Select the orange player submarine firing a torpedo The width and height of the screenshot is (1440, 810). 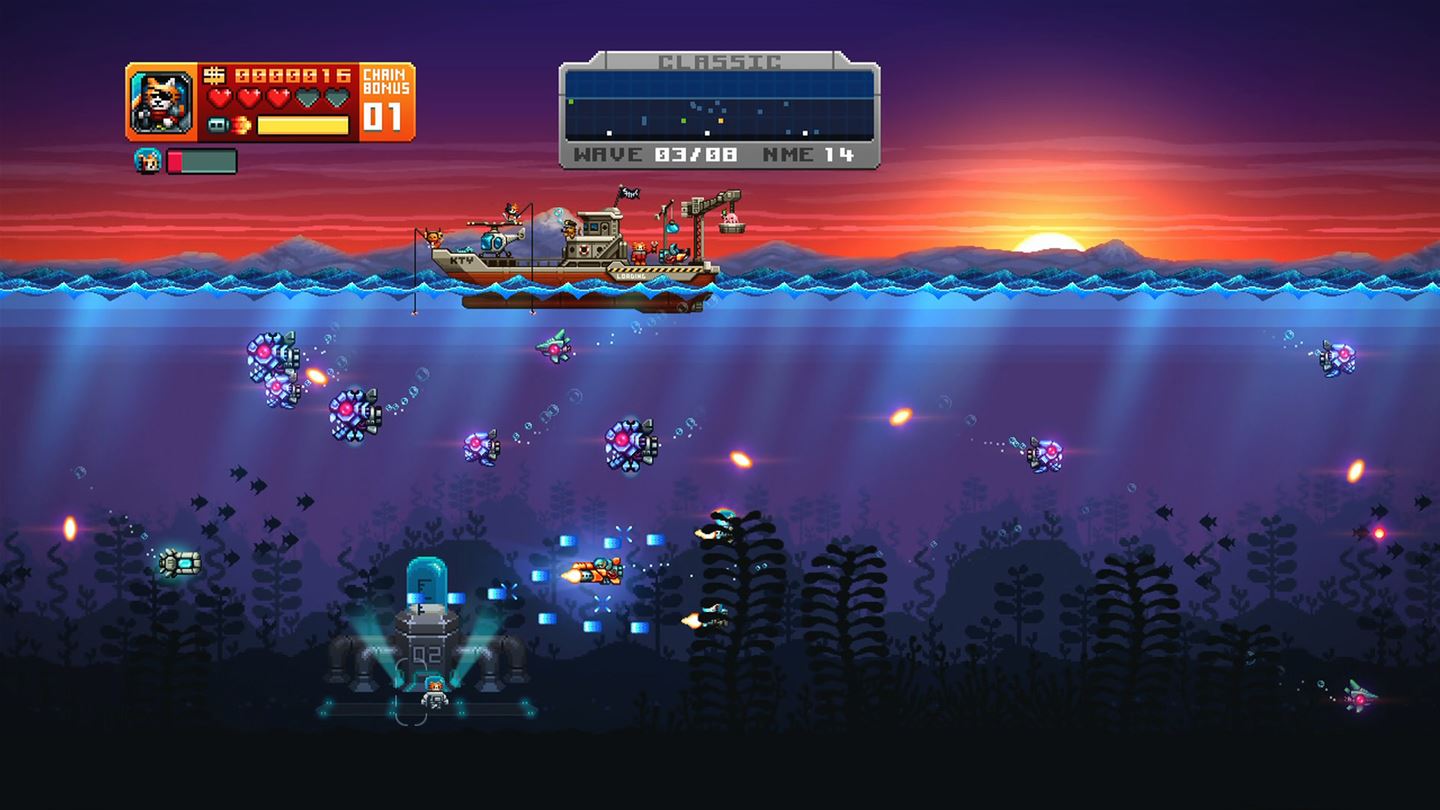[x=600, y=568]
